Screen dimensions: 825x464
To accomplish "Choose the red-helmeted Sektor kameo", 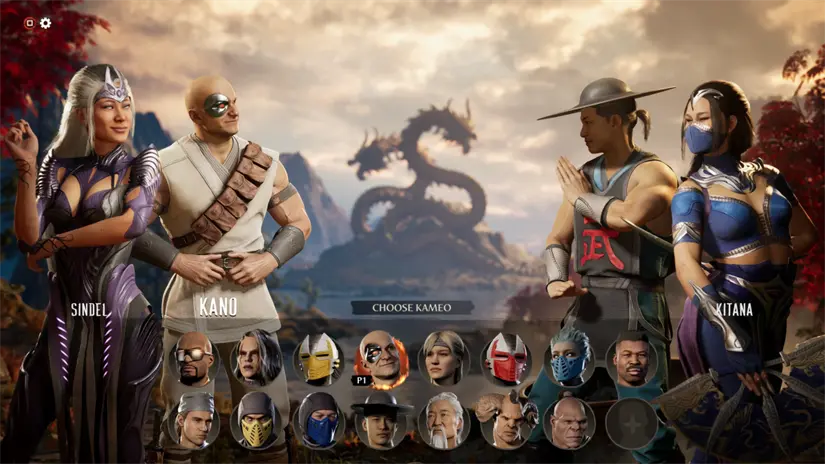I will 506,359.
